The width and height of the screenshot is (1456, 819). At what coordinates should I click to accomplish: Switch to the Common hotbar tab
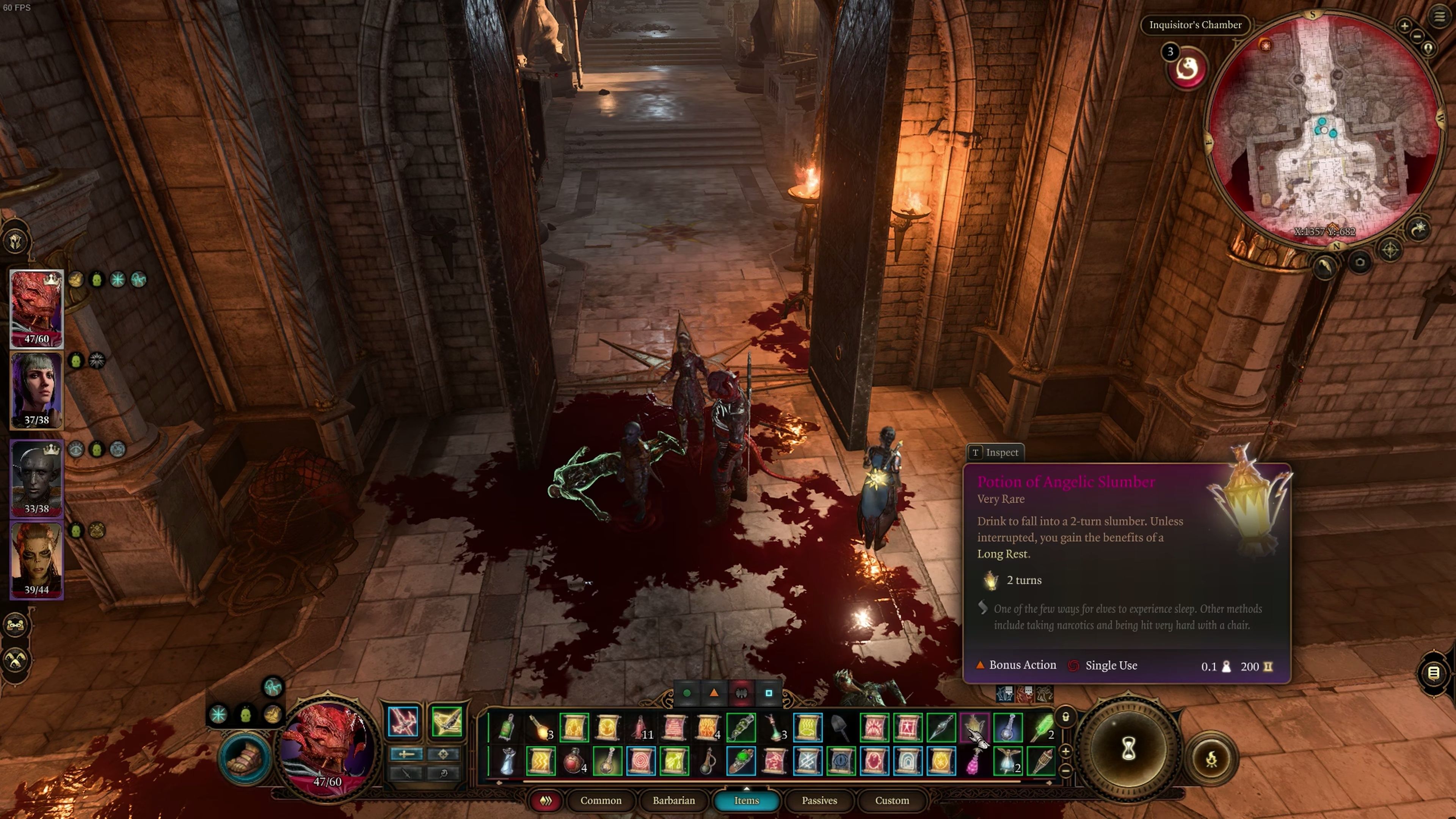point(600,800)
